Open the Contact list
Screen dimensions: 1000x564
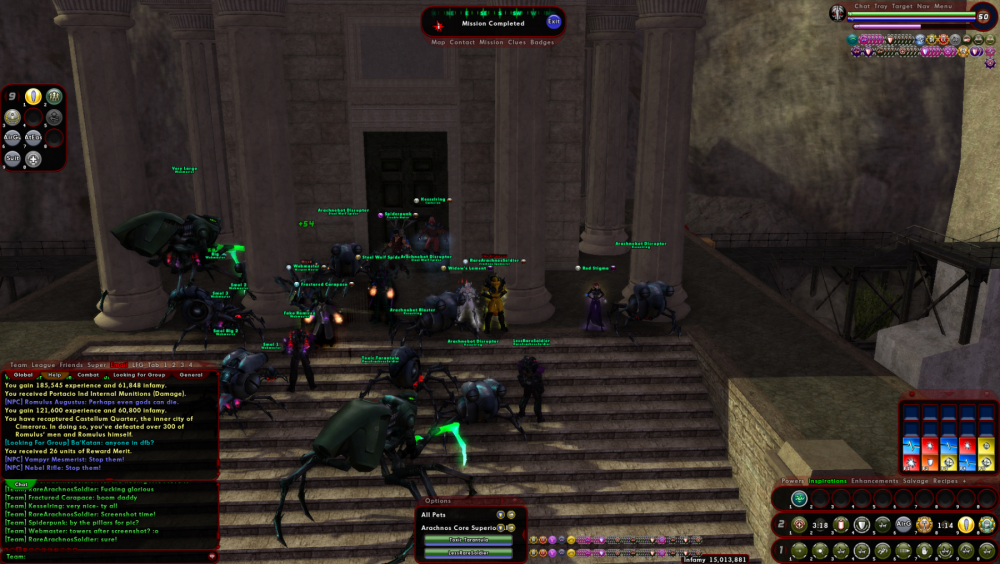coord(462,43)
